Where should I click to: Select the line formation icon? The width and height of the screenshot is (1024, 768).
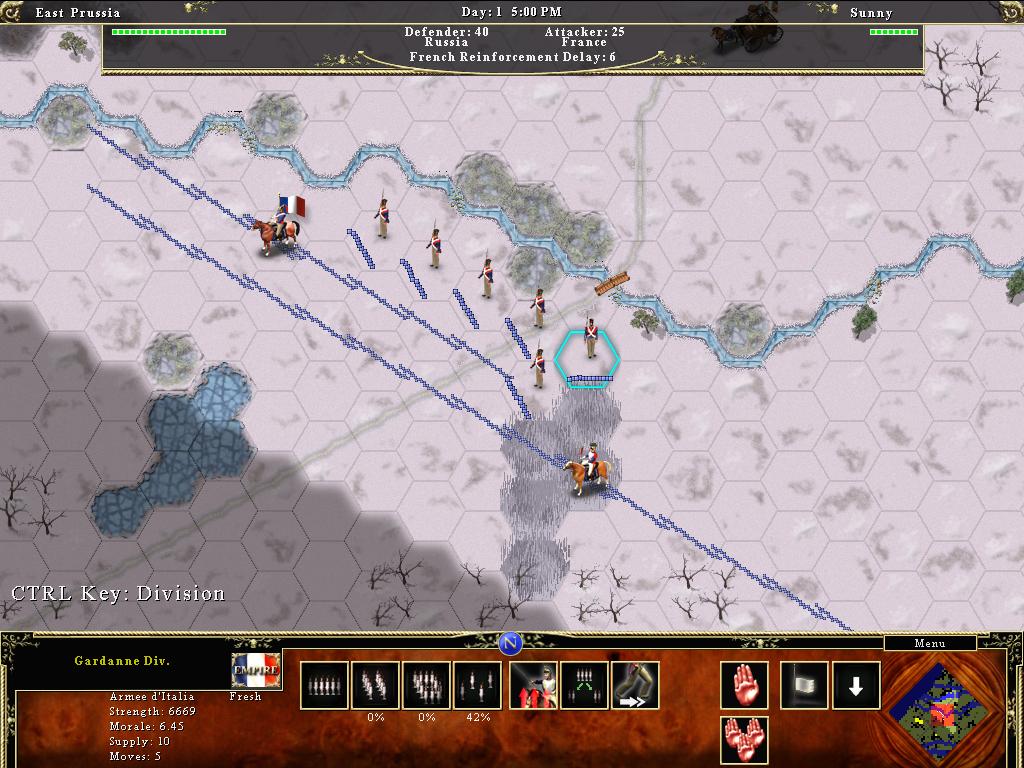coord(324,685)
